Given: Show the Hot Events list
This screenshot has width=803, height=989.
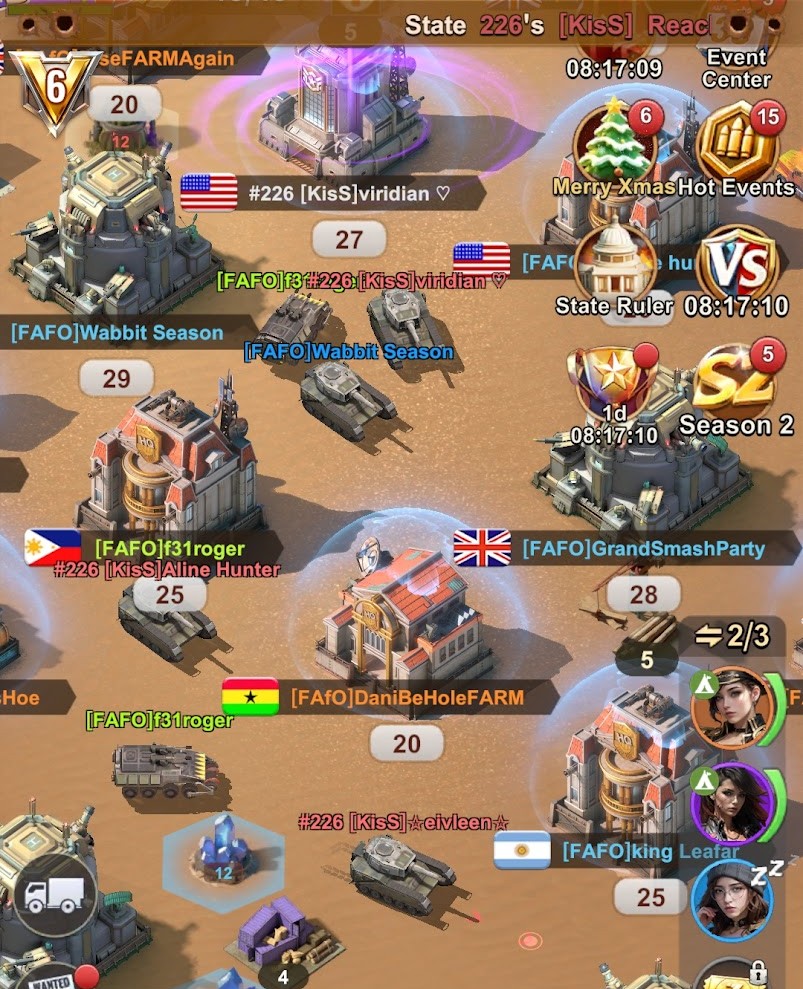Looking at the screenshot, I should 737,148.
